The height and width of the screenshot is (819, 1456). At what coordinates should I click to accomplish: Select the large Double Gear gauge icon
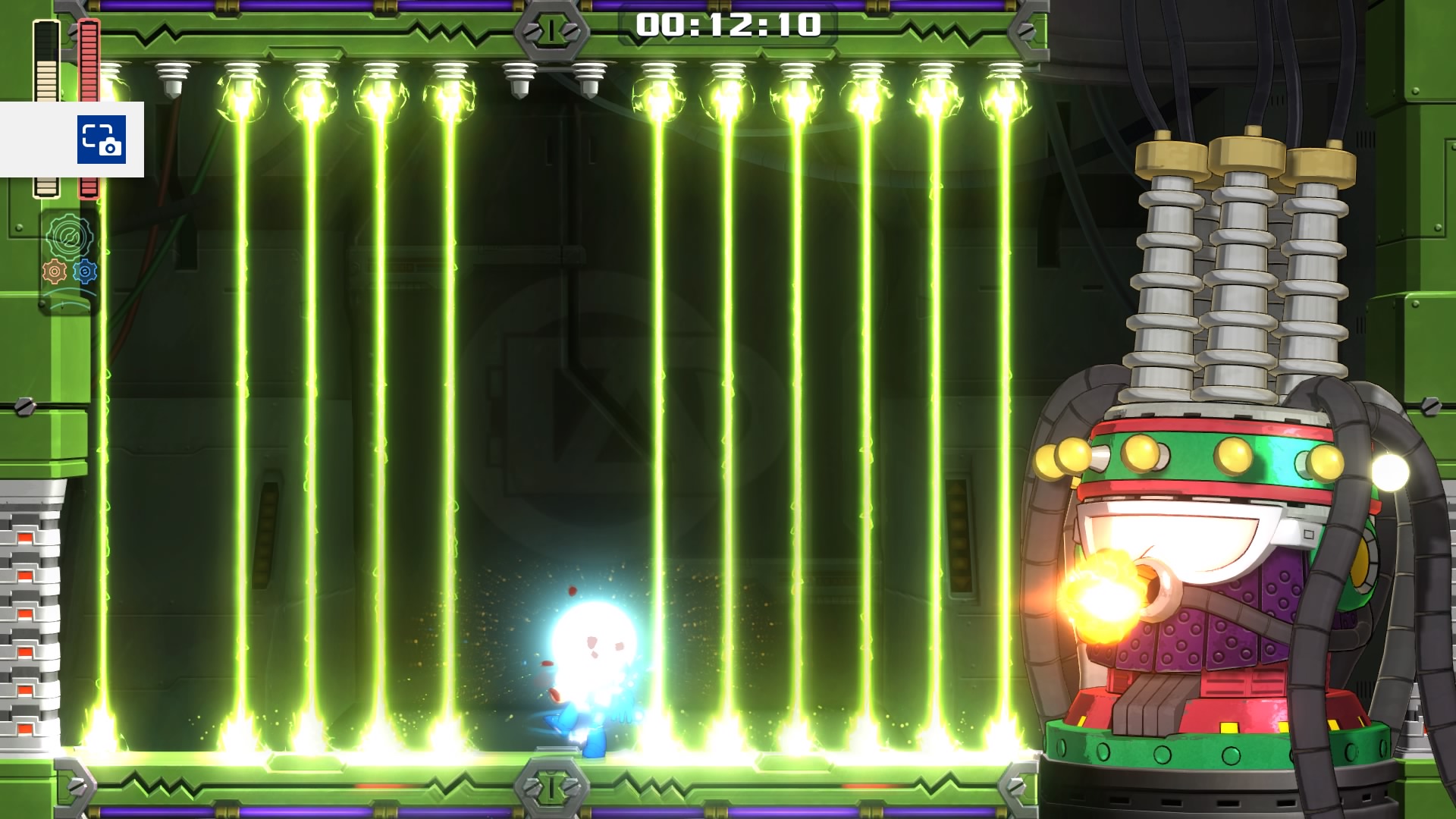pyautogui.click(x=70, y=237)
